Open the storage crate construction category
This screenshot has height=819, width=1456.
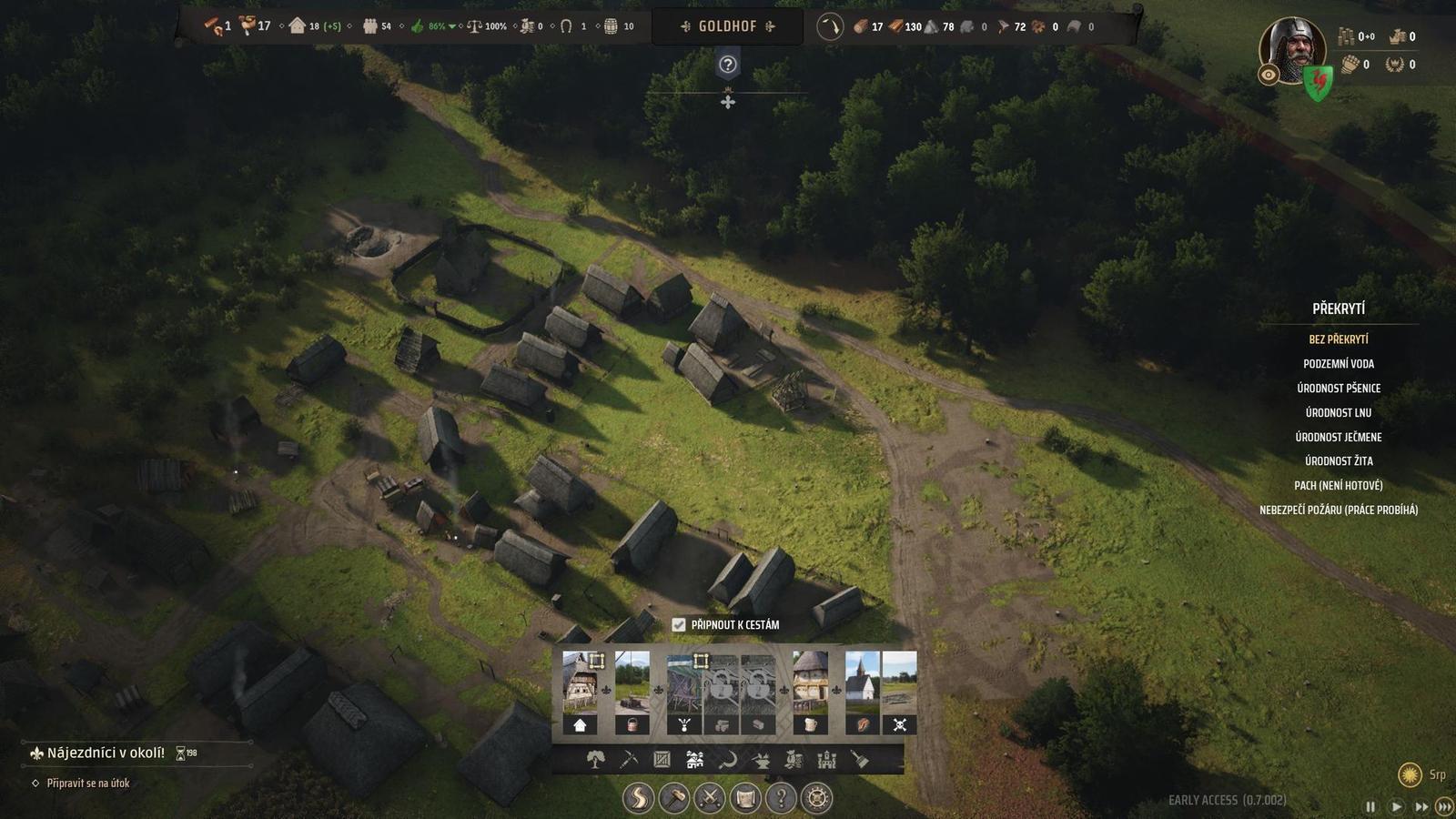click(662, 760)
